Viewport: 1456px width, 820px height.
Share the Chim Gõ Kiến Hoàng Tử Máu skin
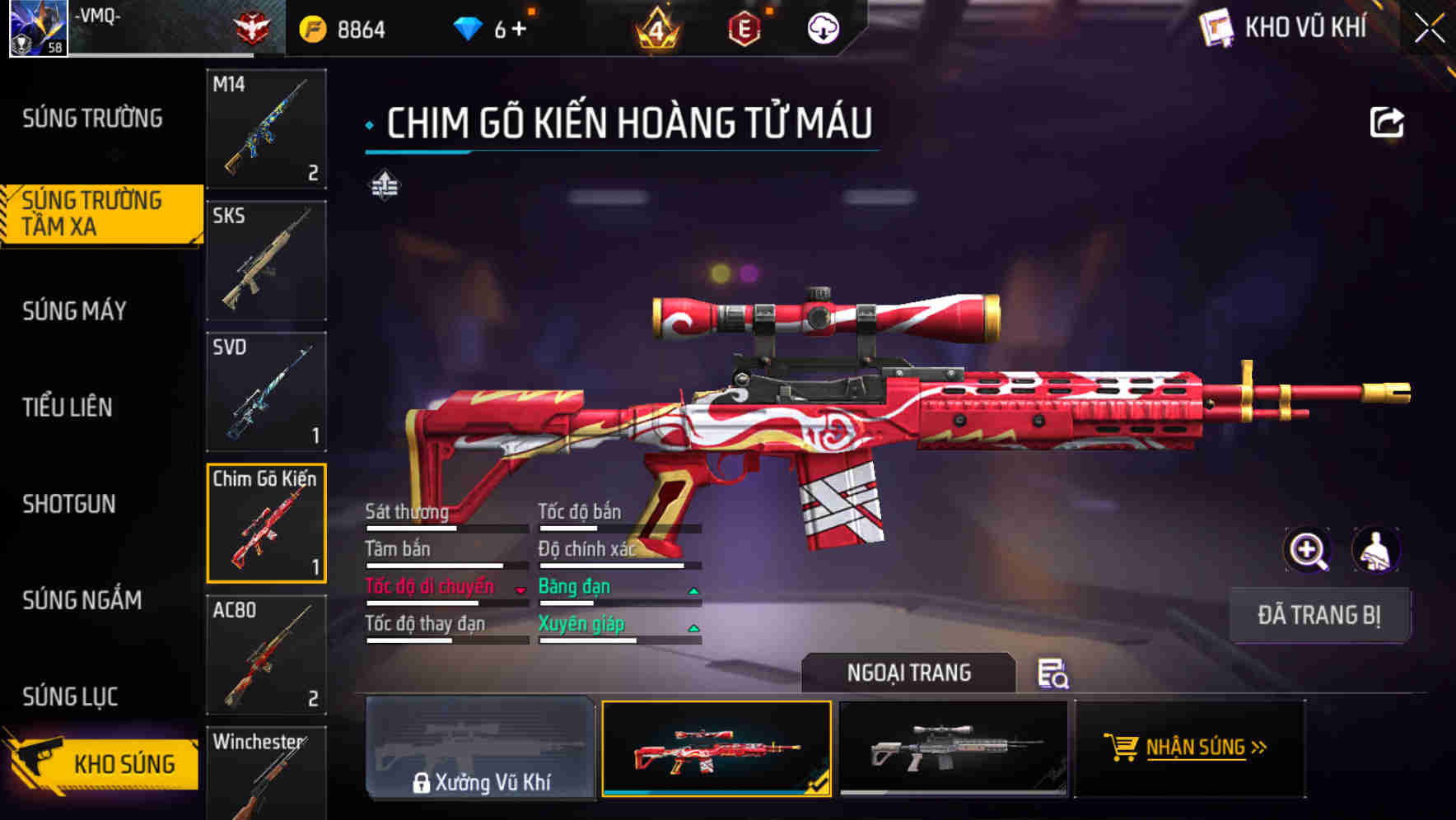point(1388,121)
